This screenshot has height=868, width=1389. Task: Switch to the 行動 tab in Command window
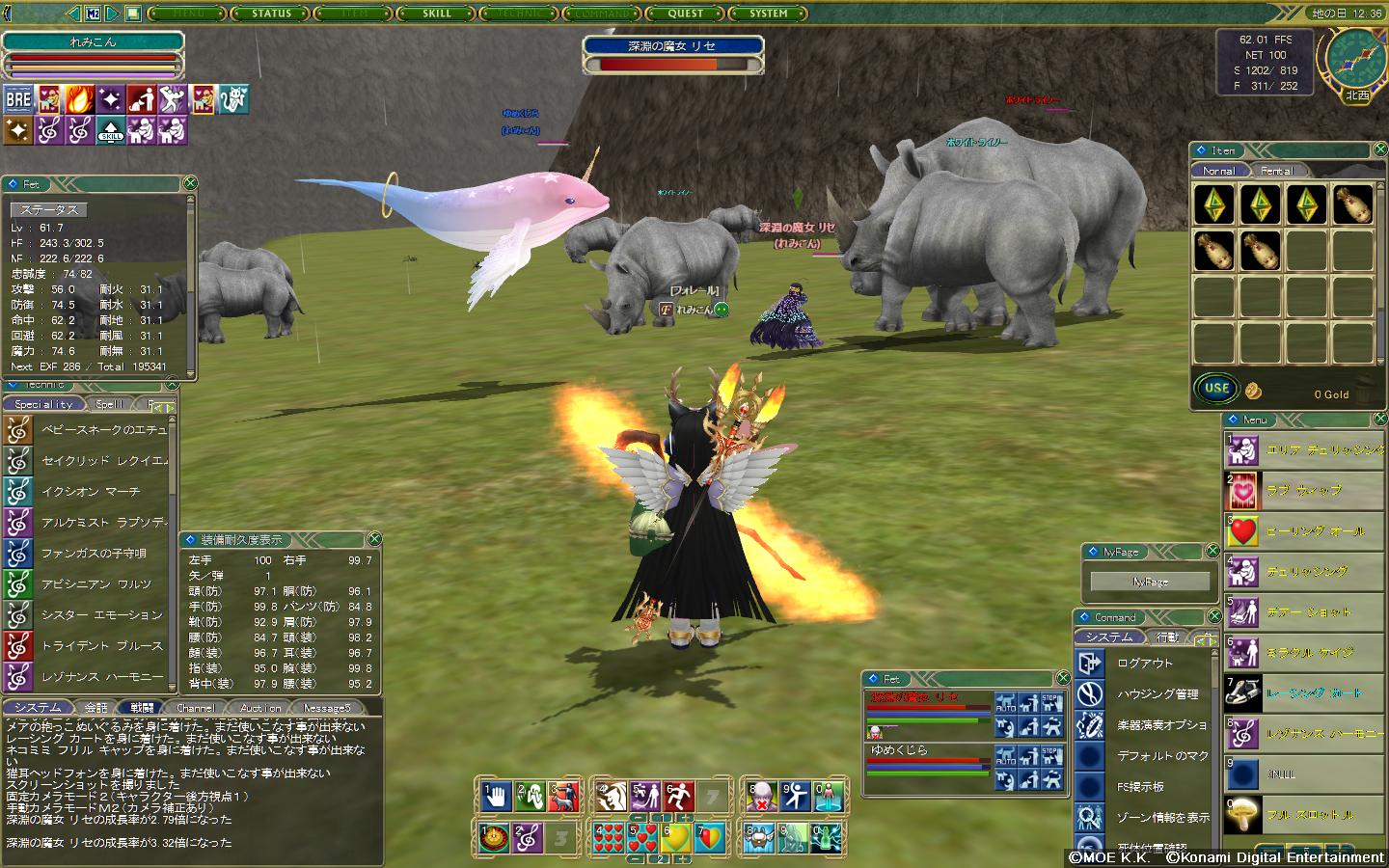[x=1167, y=637]
